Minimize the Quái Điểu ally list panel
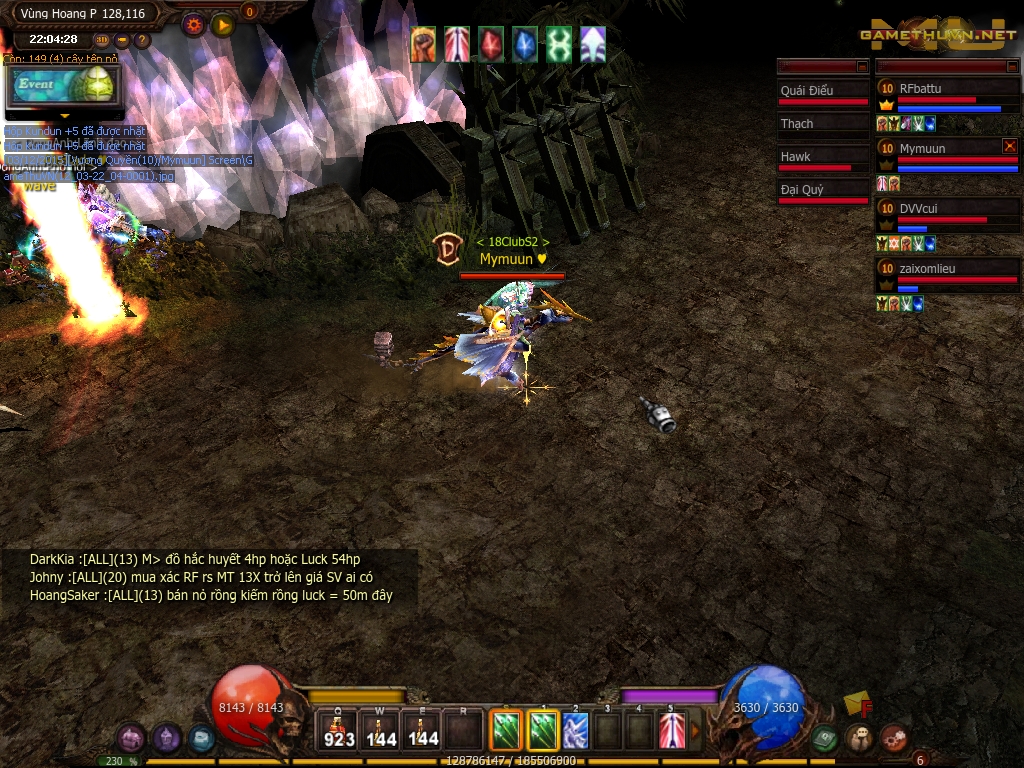Screen dimensions: 1024x768 862,66
